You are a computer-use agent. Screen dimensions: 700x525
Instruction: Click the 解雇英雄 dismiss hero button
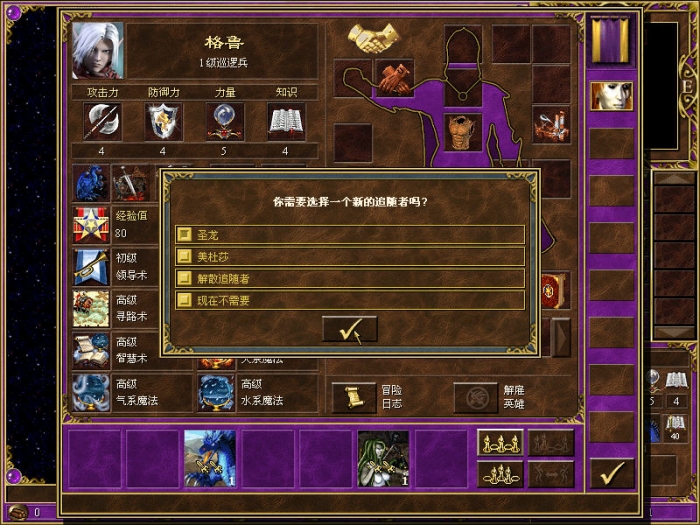click(476, 397)
